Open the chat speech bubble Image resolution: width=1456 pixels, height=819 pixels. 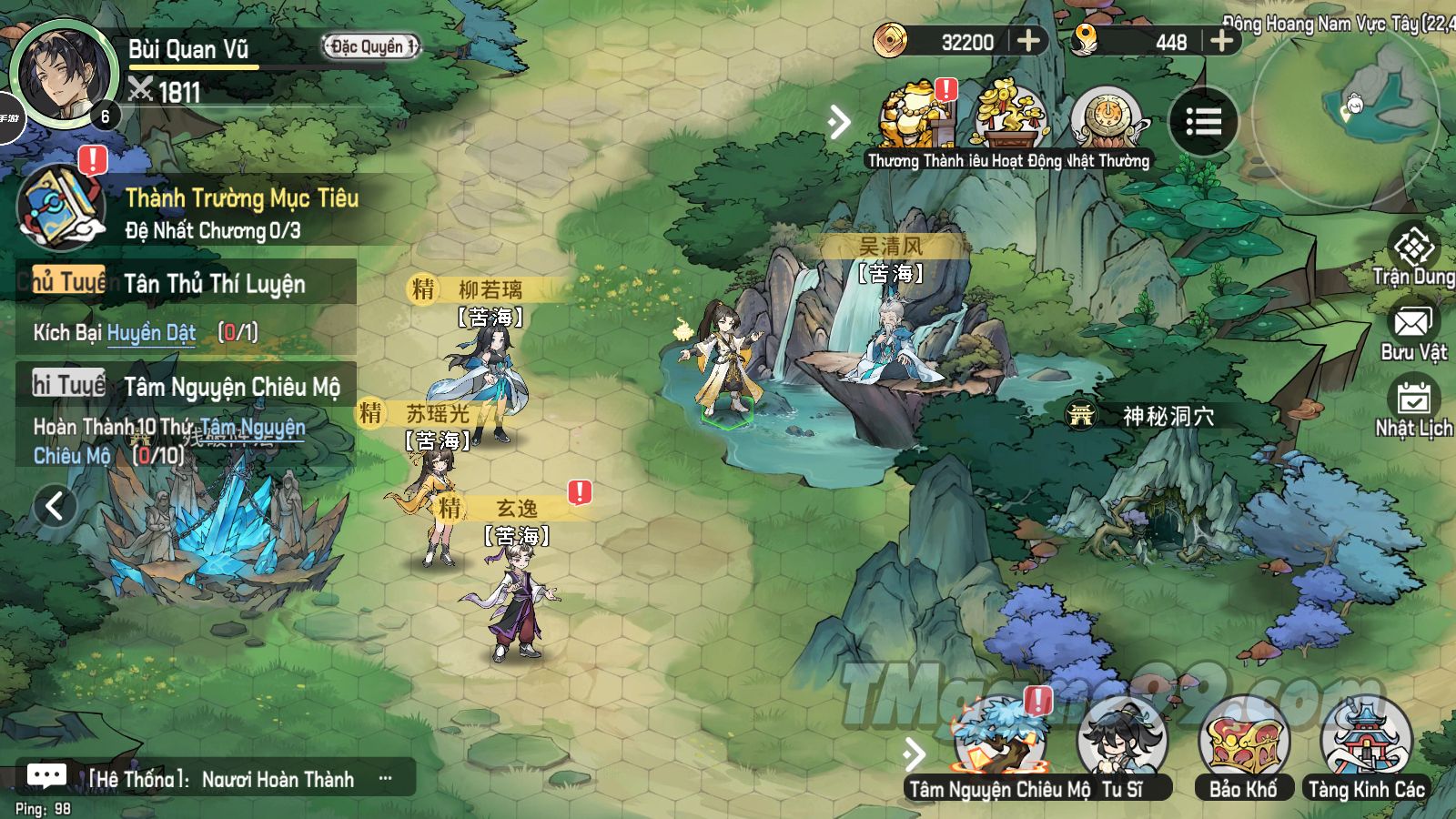pos(46,776)
